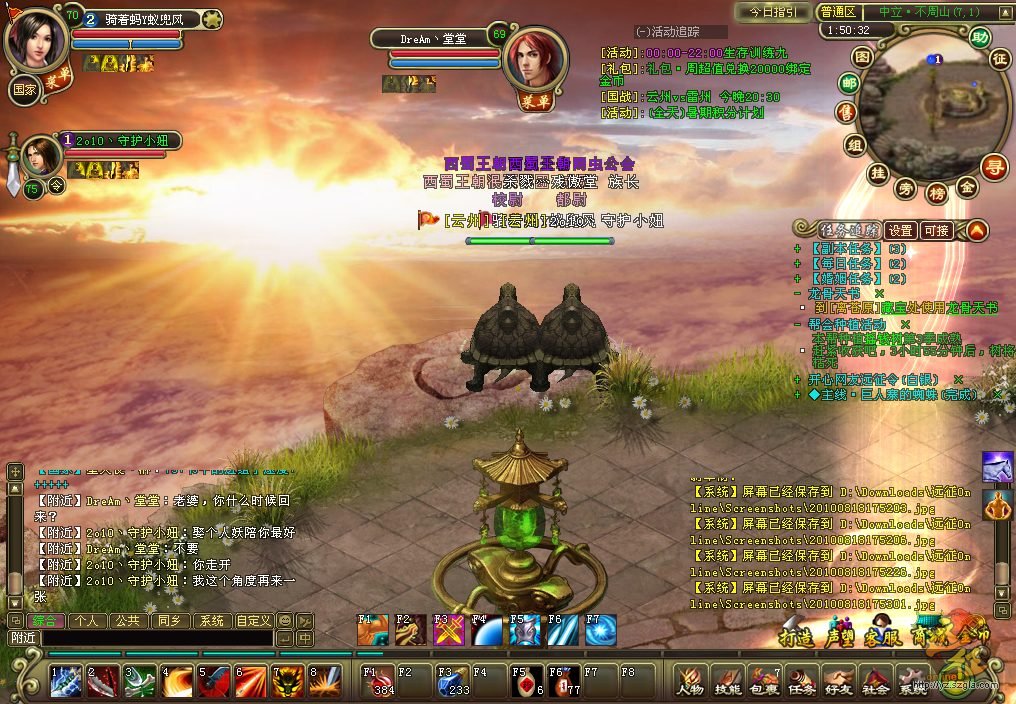
Task: Open the chat emoji smiley picker
Action: pyautogui.click(x=284, y=621)
